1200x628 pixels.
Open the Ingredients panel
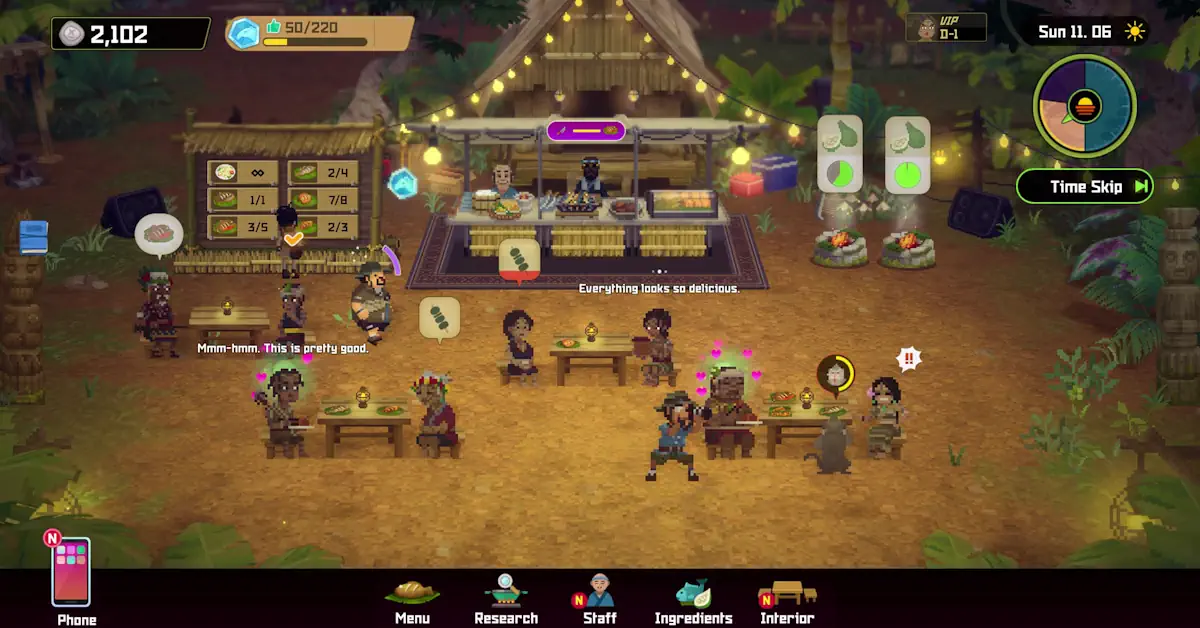pos(693,598)
